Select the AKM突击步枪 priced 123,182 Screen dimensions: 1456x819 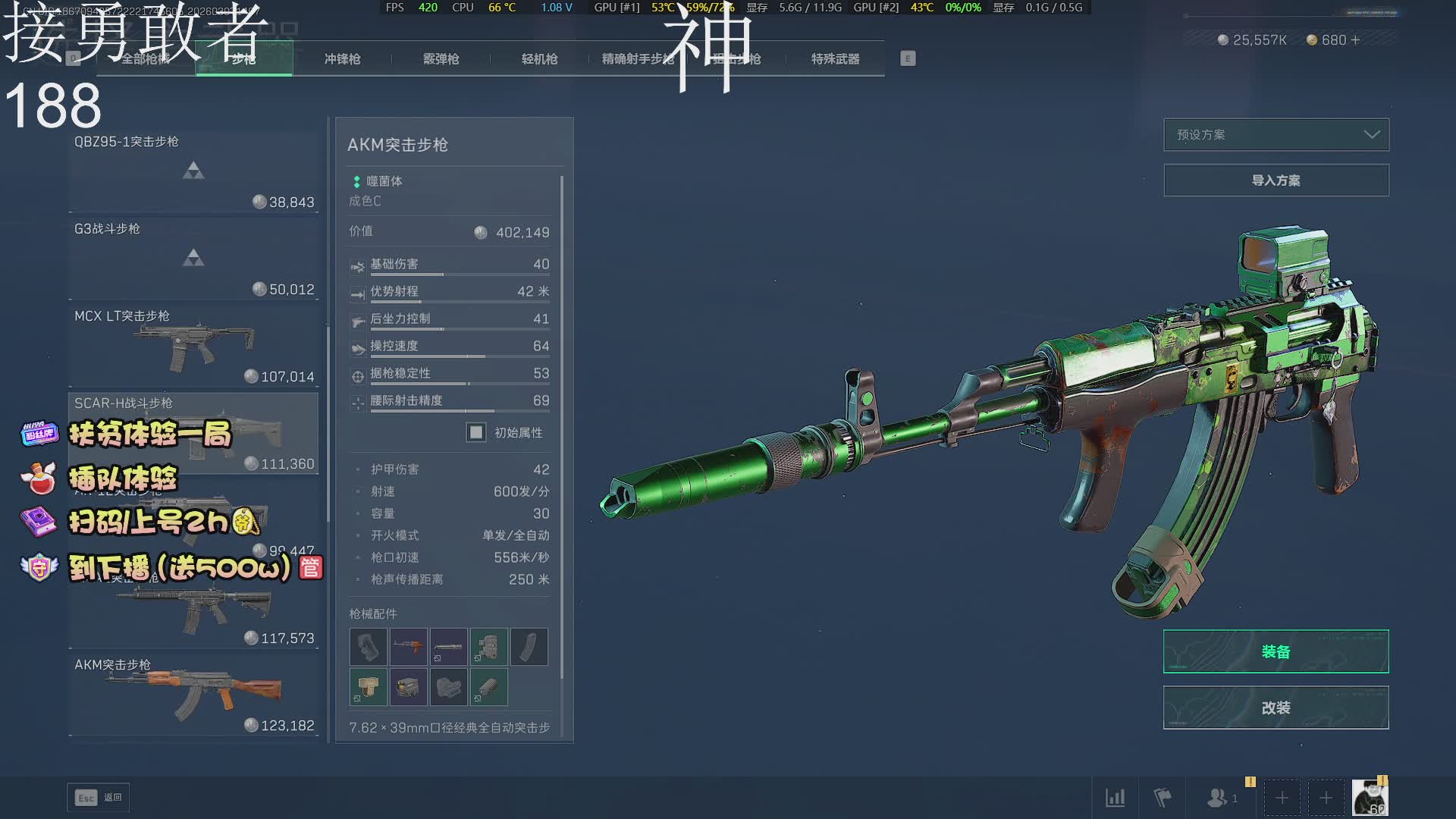[193, 695]
